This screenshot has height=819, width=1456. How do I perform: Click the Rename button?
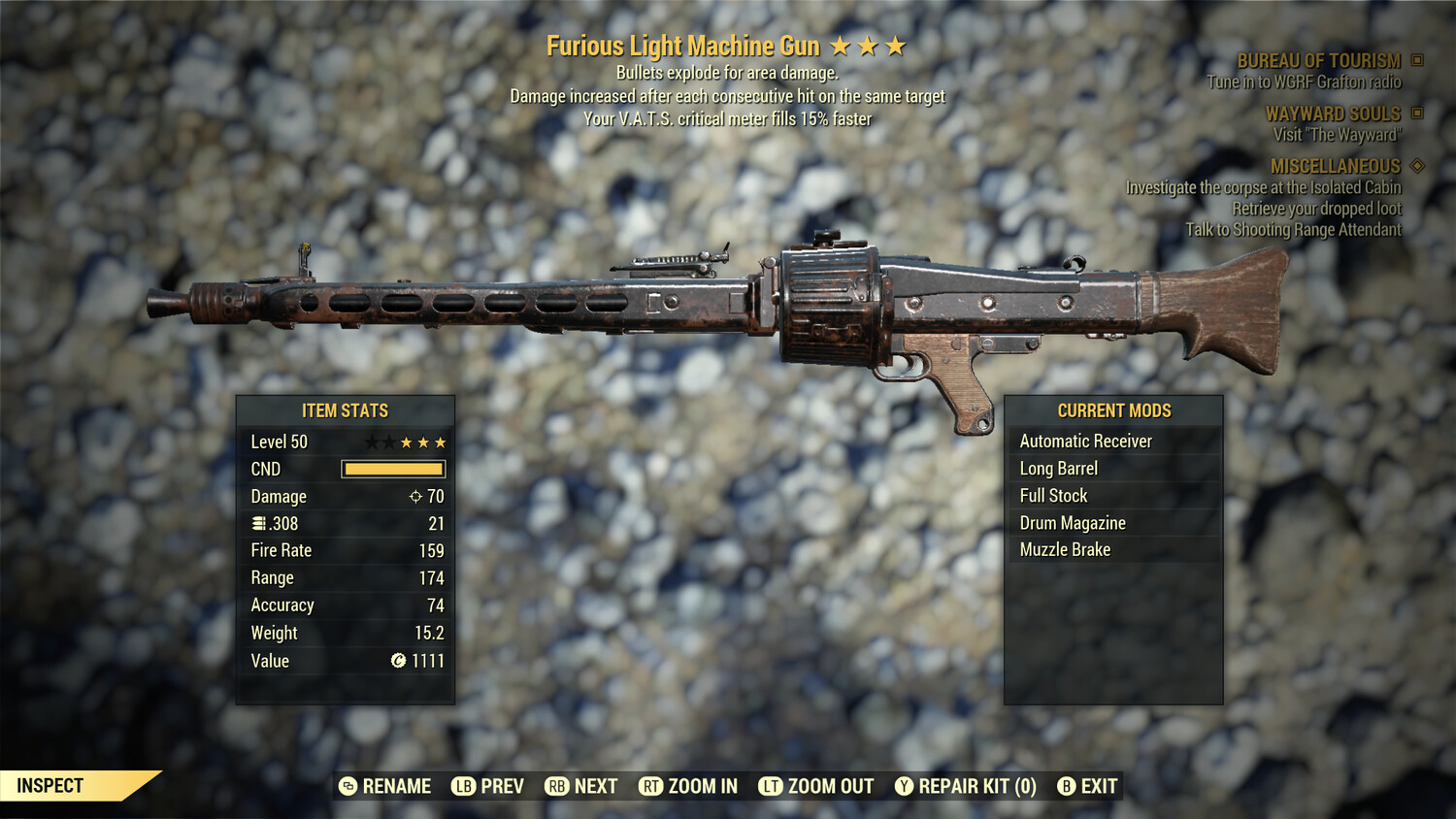pyautogui.click(x=386, y=786)
